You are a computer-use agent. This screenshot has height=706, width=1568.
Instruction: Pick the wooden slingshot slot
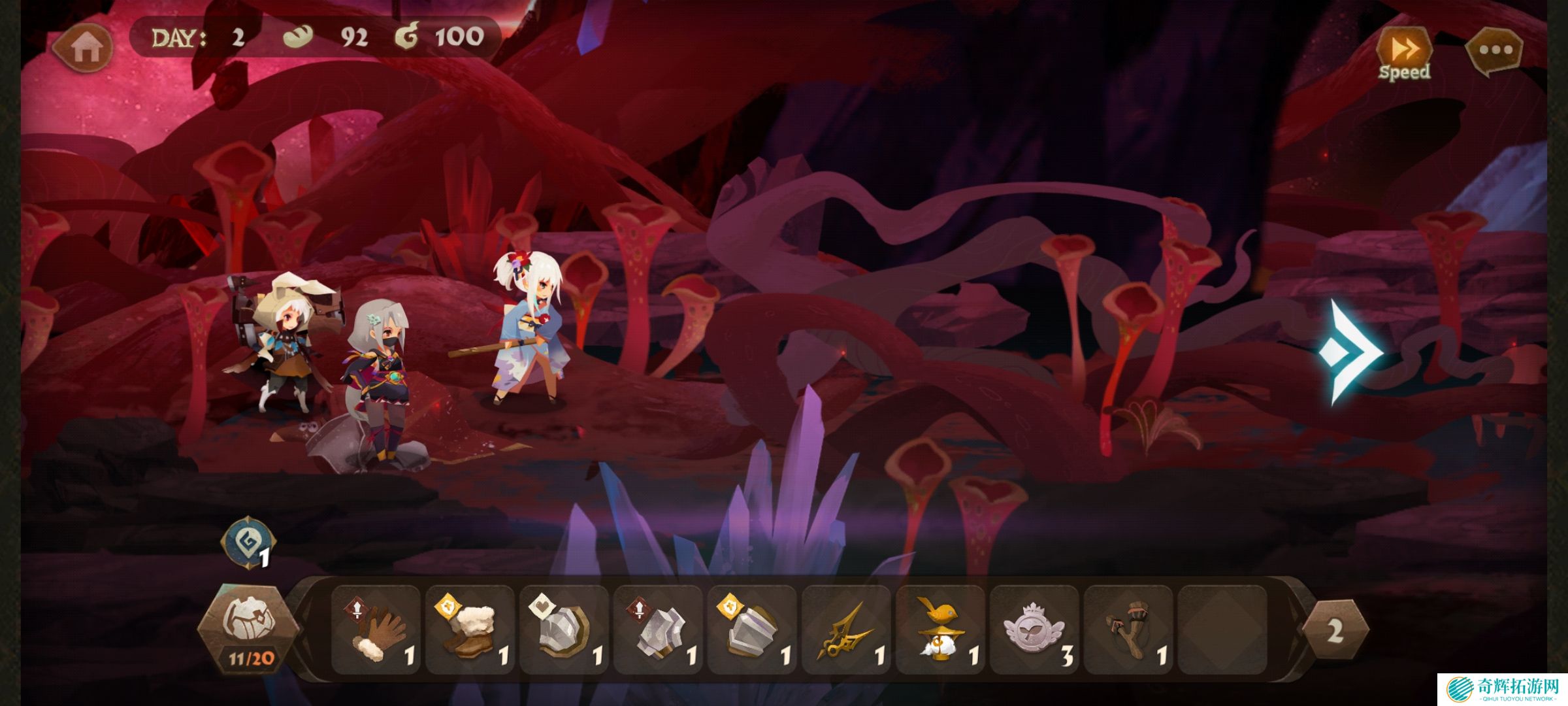(x=1130, y=630)
